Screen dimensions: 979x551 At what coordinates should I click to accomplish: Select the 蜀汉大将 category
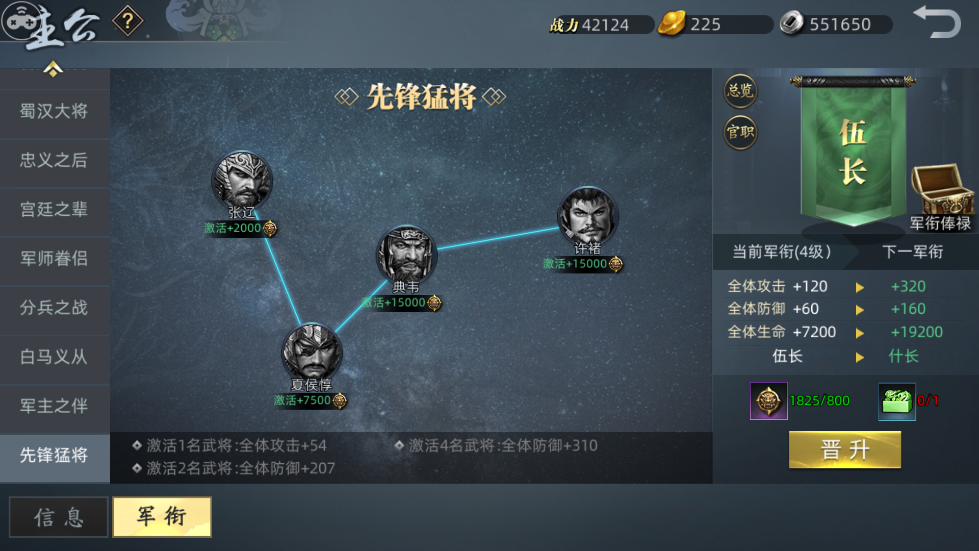click(x=54, y=111)
